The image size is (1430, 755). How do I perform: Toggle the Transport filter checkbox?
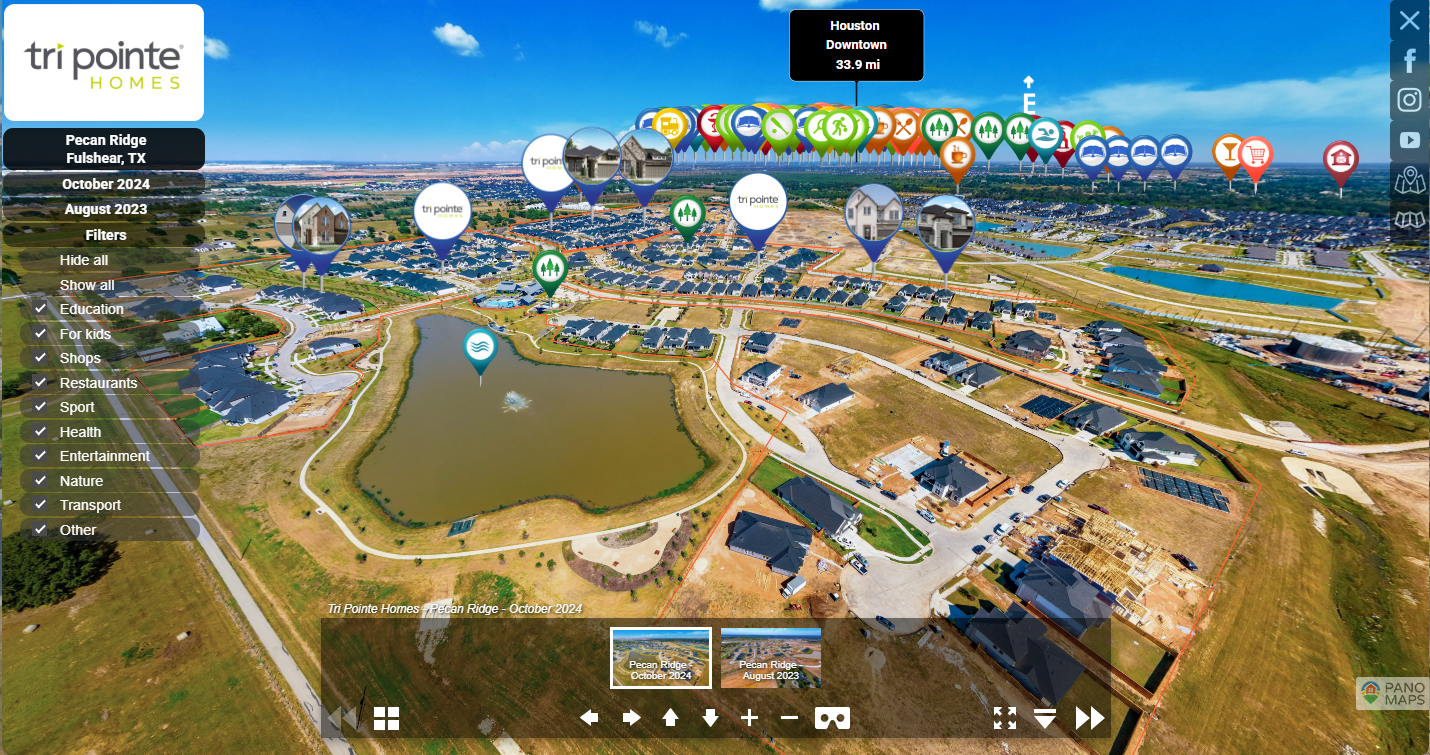[x=41, y=505]
